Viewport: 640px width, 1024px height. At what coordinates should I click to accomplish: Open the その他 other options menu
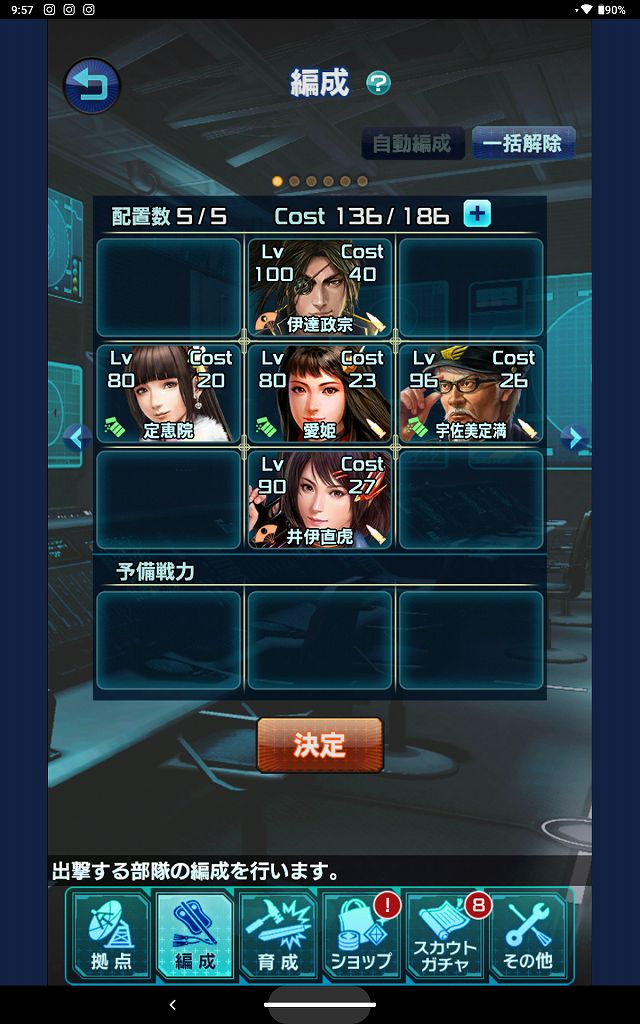pyautogui.click(x=529, y=934)
